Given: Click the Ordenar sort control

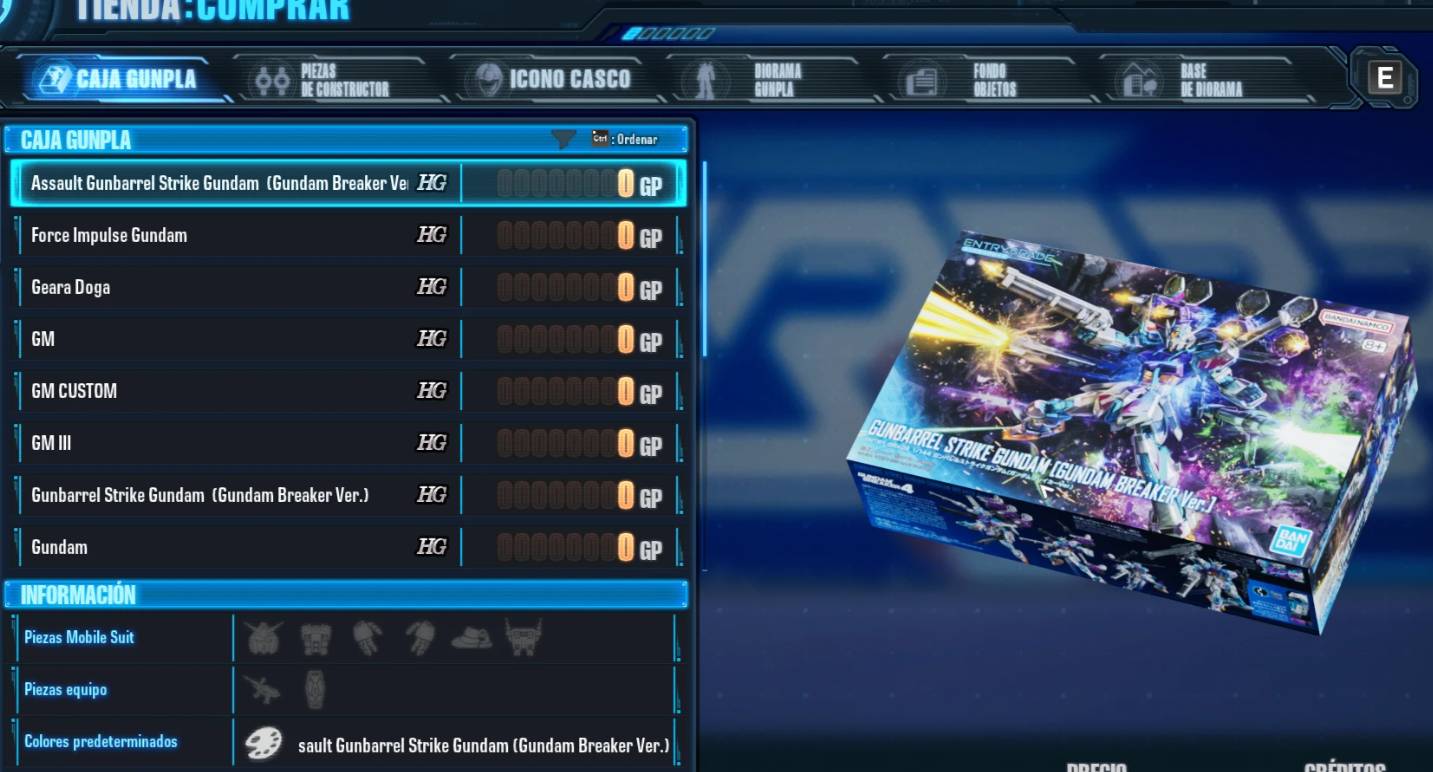Looking at the screenshot, I should (626, 139).
